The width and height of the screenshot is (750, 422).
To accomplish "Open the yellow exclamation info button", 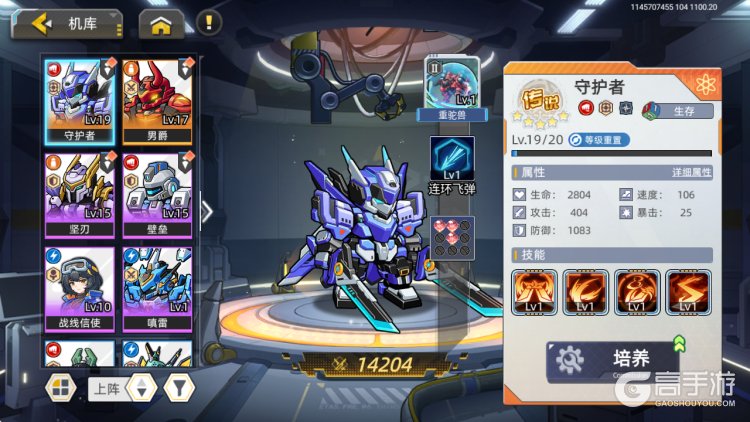I will point(207,21).
